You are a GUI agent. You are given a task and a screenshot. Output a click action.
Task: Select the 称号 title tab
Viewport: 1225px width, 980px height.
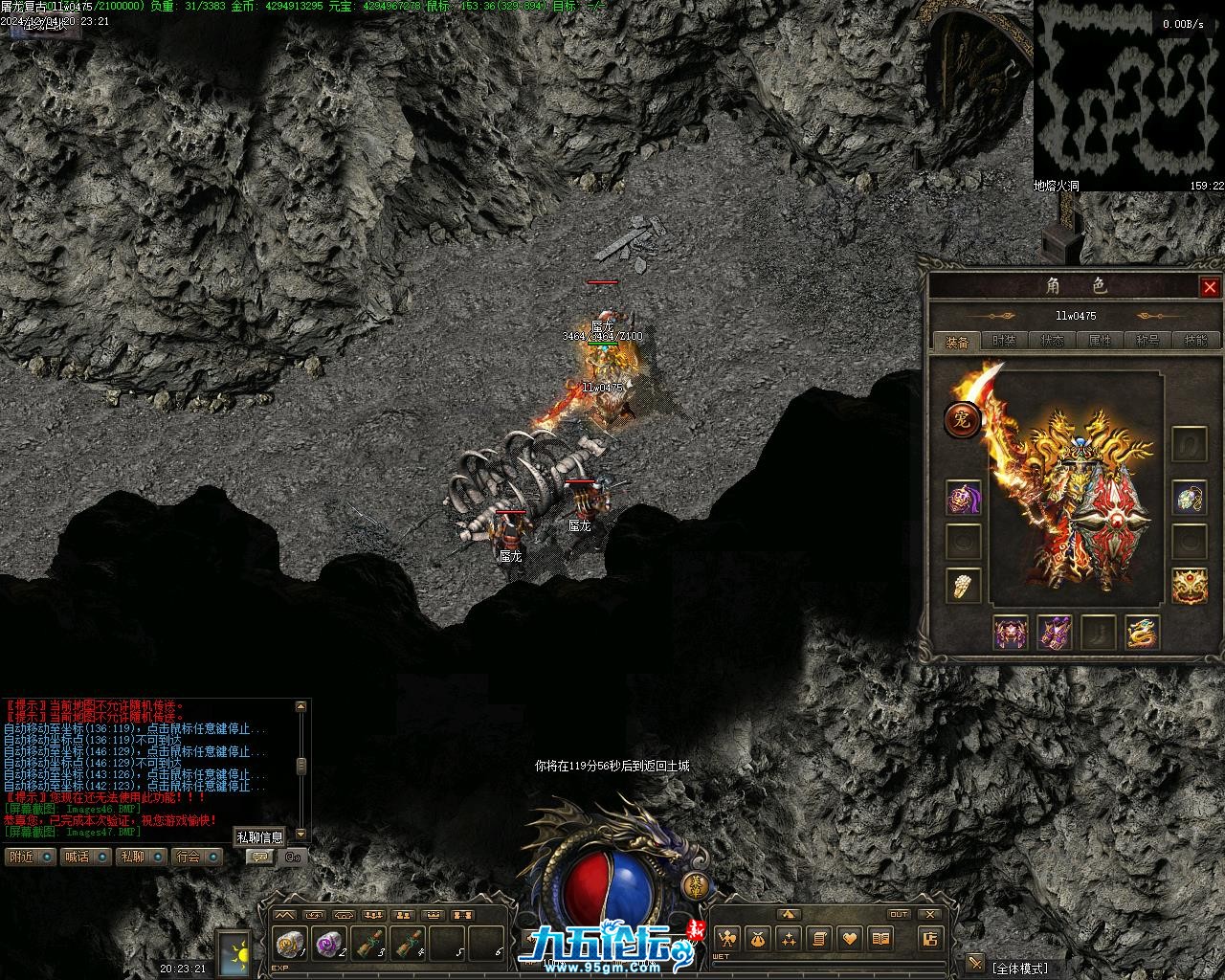pos(1147,341)
